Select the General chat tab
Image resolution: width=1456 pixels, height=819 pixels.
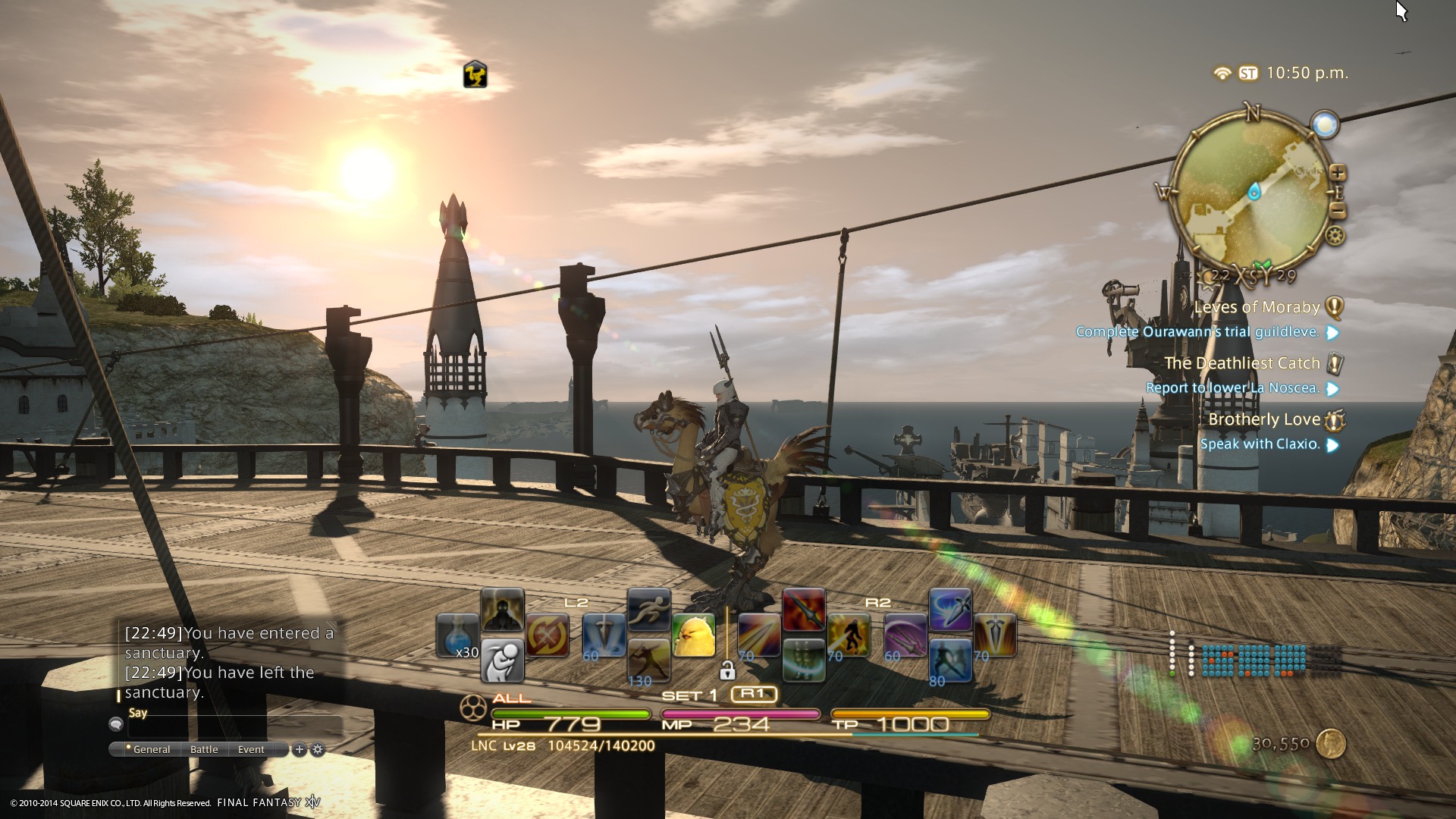[x=151, y=749]
